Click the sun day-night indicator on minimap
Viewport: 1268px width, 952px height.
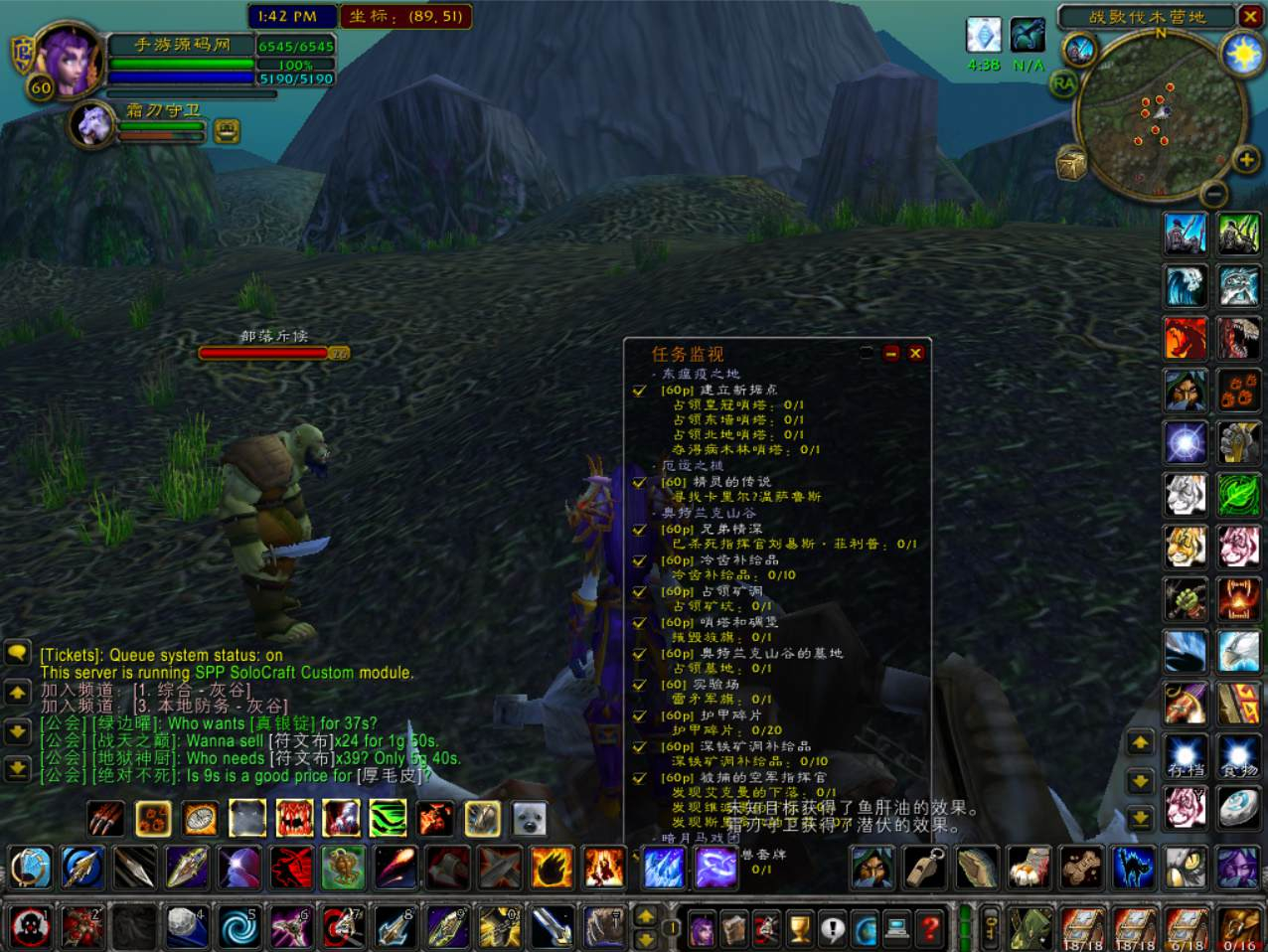(x=1242, y=53)
